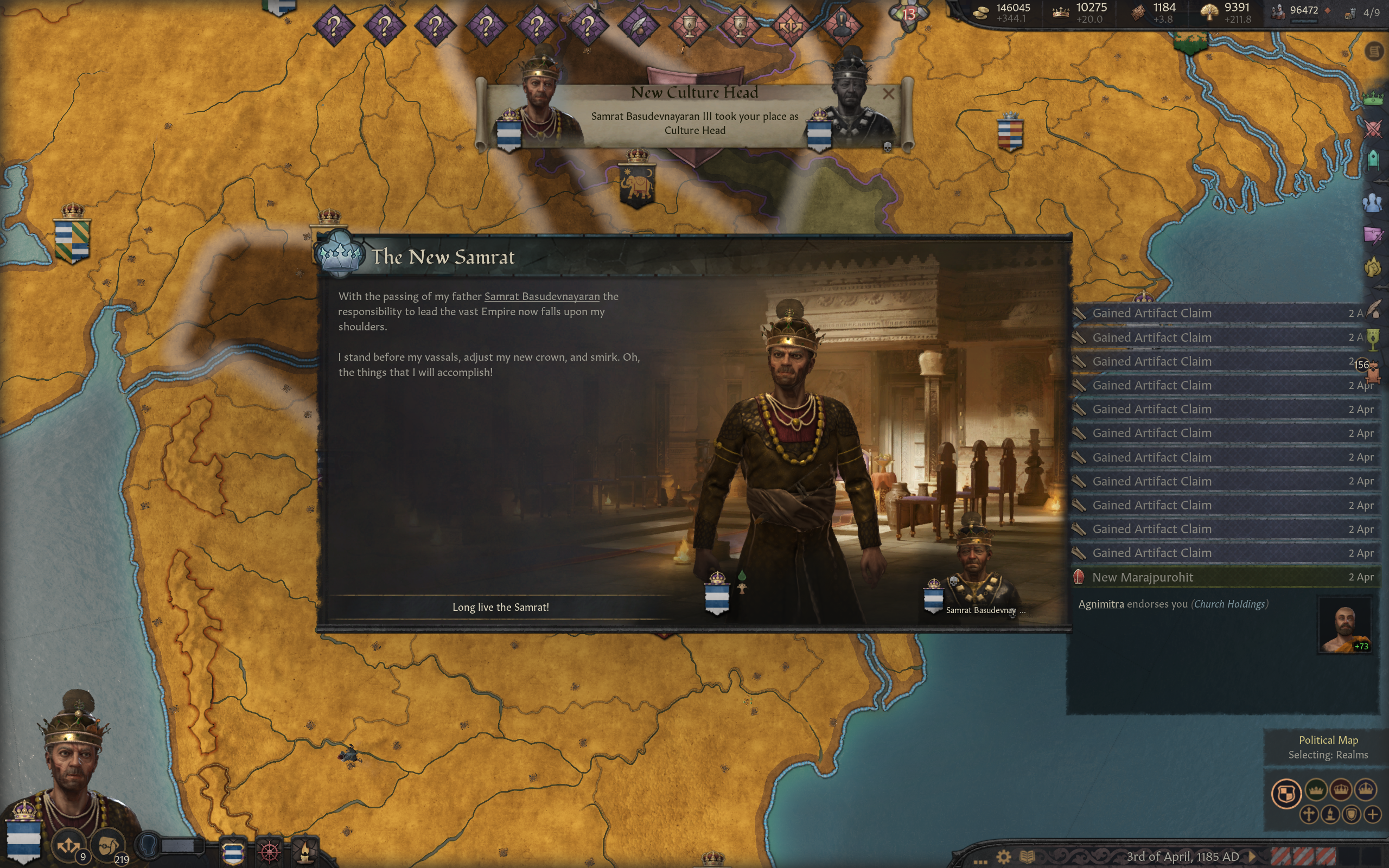Close the New Culture Head notification

[888, 93]
